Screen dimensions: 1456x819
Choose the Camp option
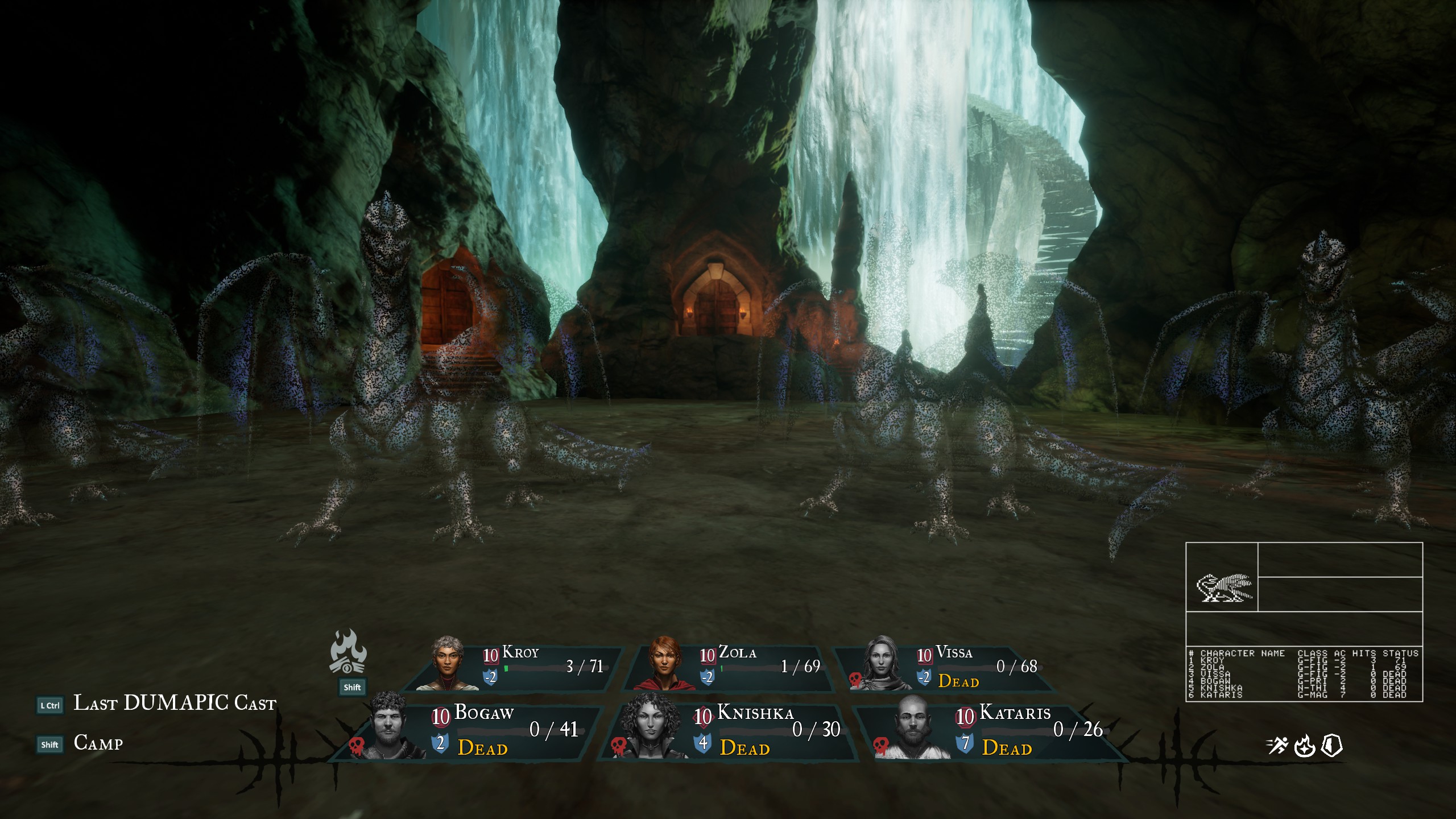click(x=98, y=743)
